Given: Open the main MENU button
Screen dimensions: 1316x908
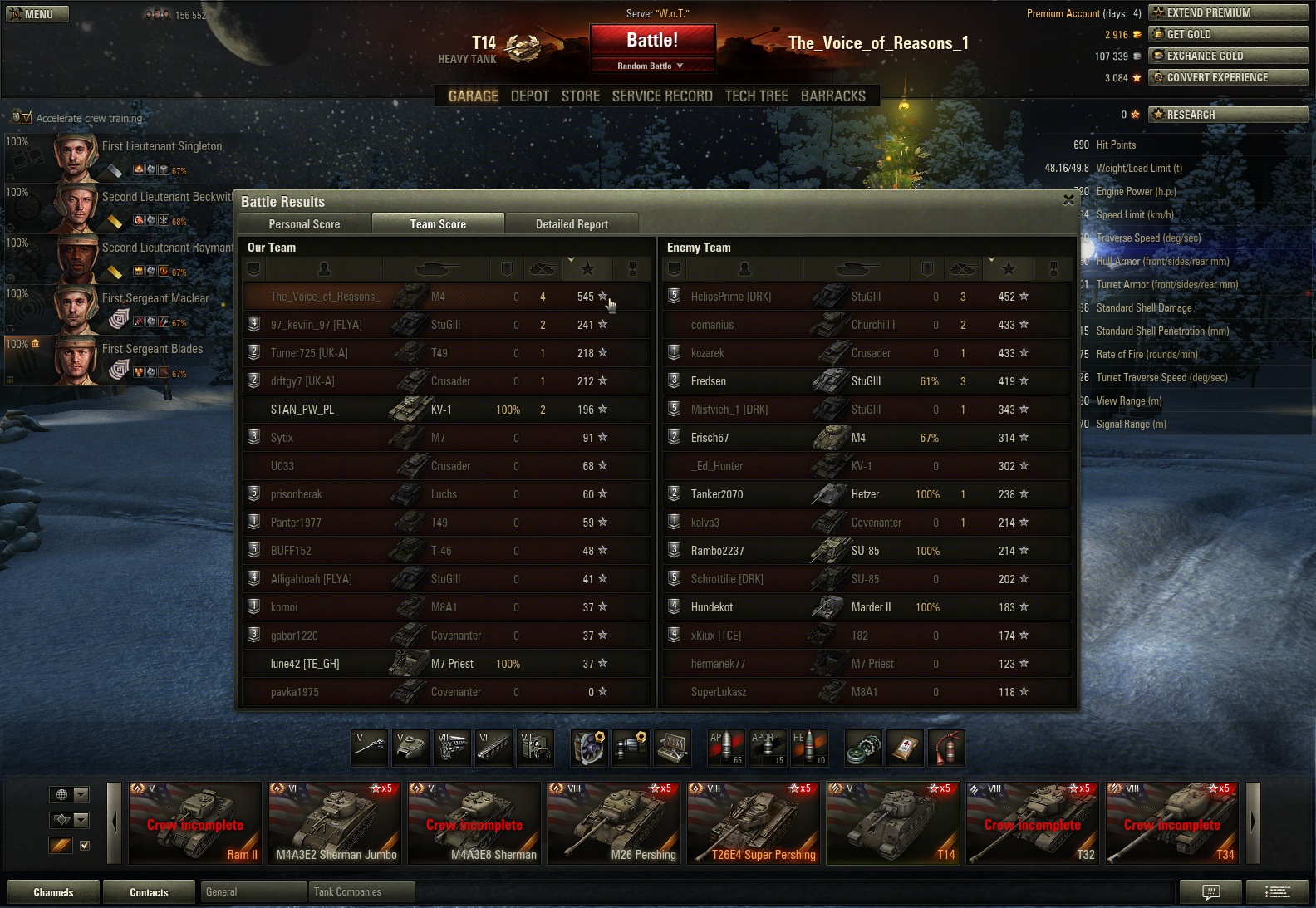Looking at the screenshot, I should (x=37, y=14).
